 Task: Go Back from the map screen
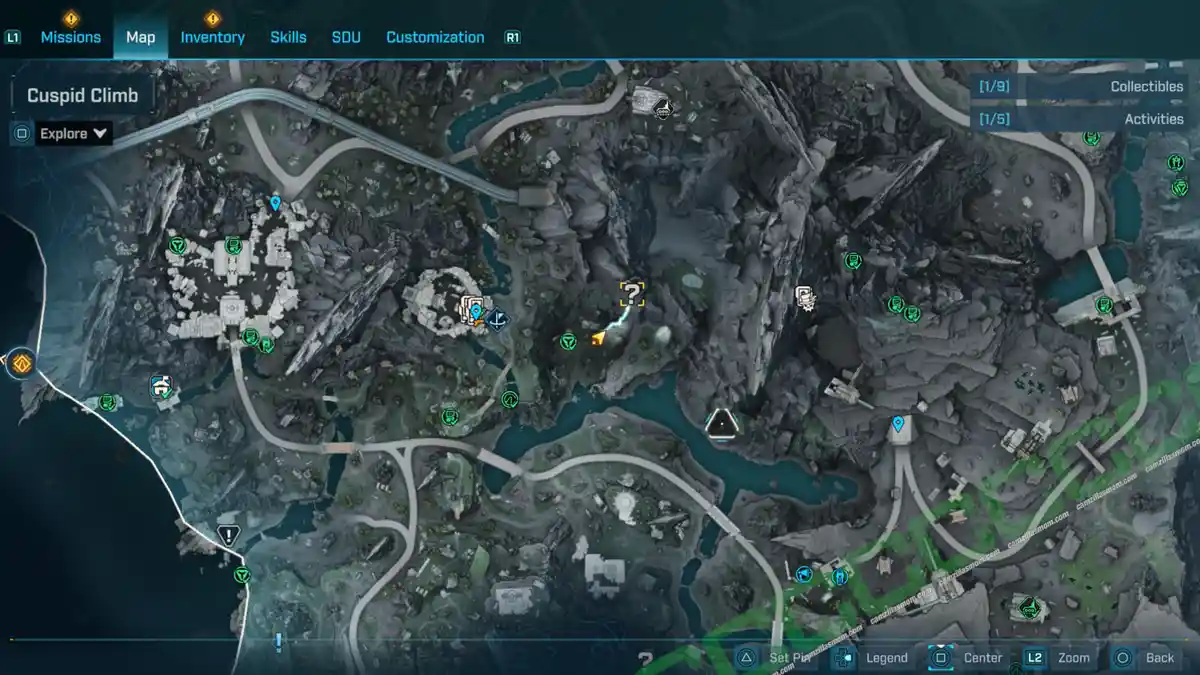1147,658
